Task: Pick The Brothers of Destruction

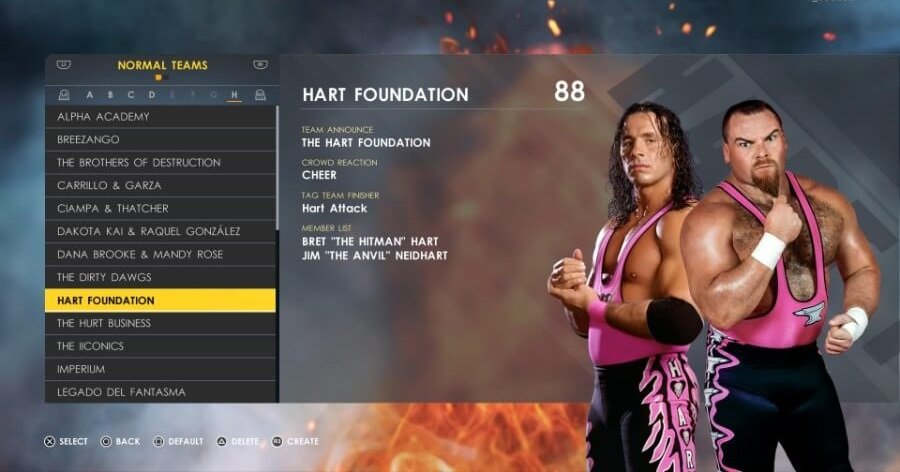Action: coord(160,163)
